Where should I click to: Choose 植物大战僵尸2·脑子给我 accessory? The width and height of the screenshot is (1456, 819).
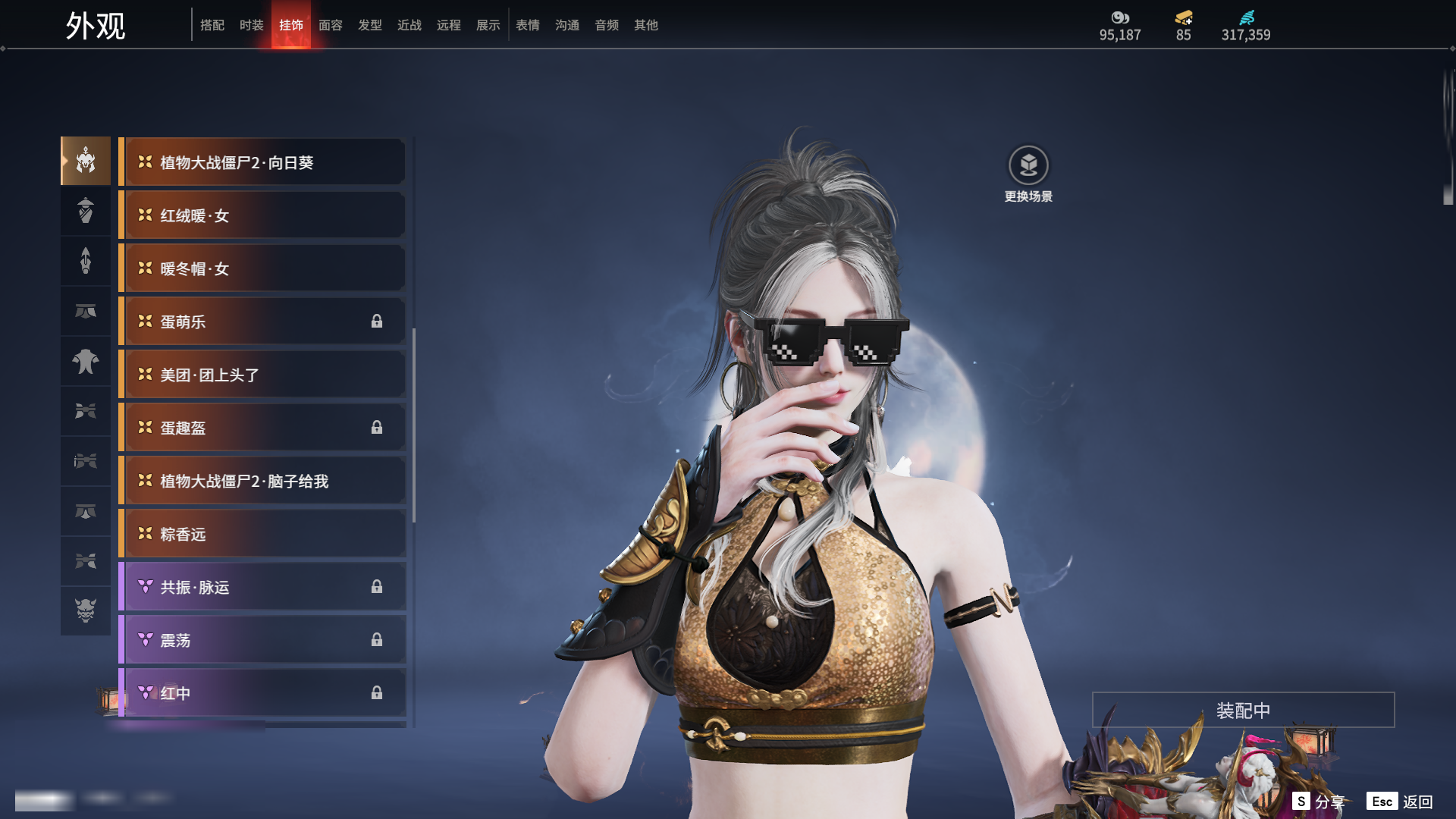click(262, 481)
